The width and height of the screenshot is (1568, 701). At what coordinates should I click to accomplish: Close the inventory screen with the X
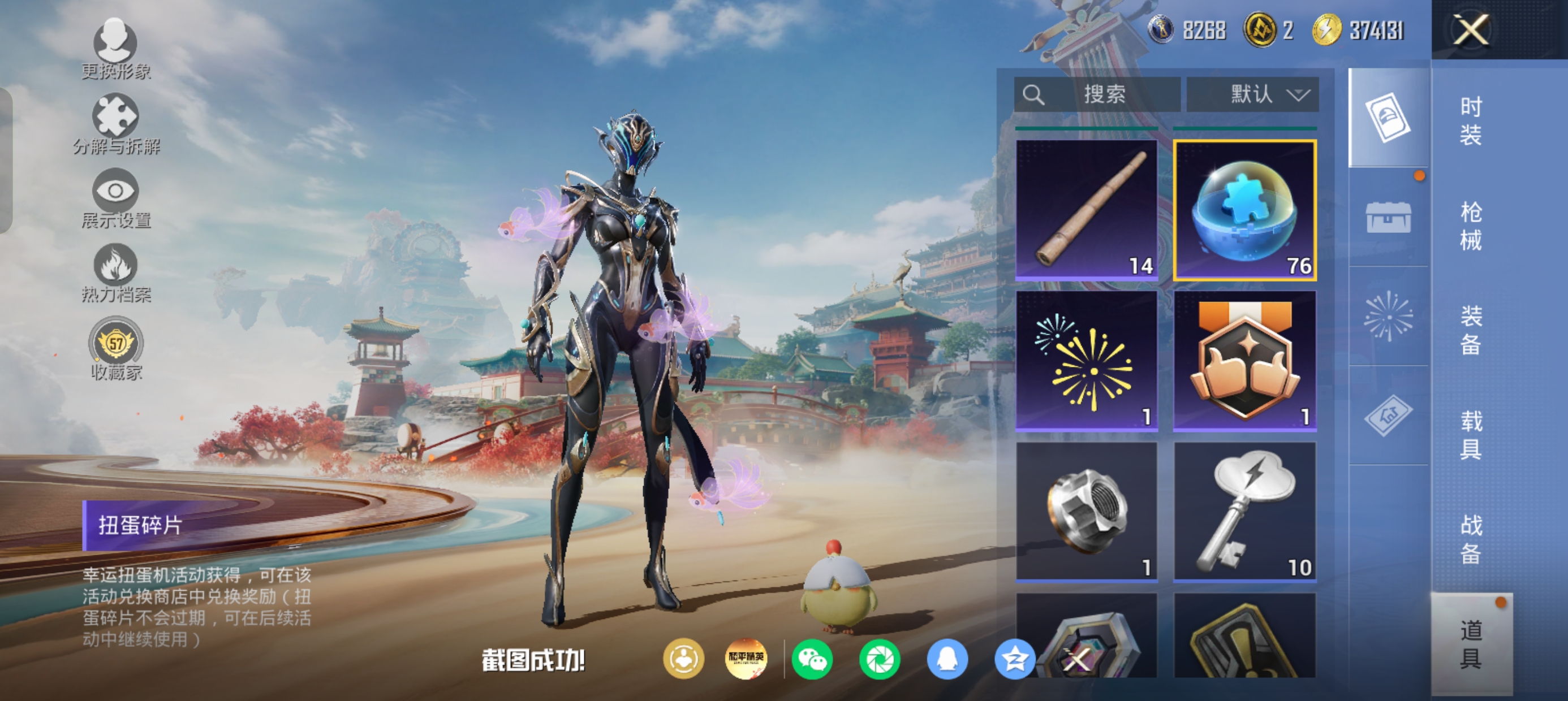coord(1470,30)
